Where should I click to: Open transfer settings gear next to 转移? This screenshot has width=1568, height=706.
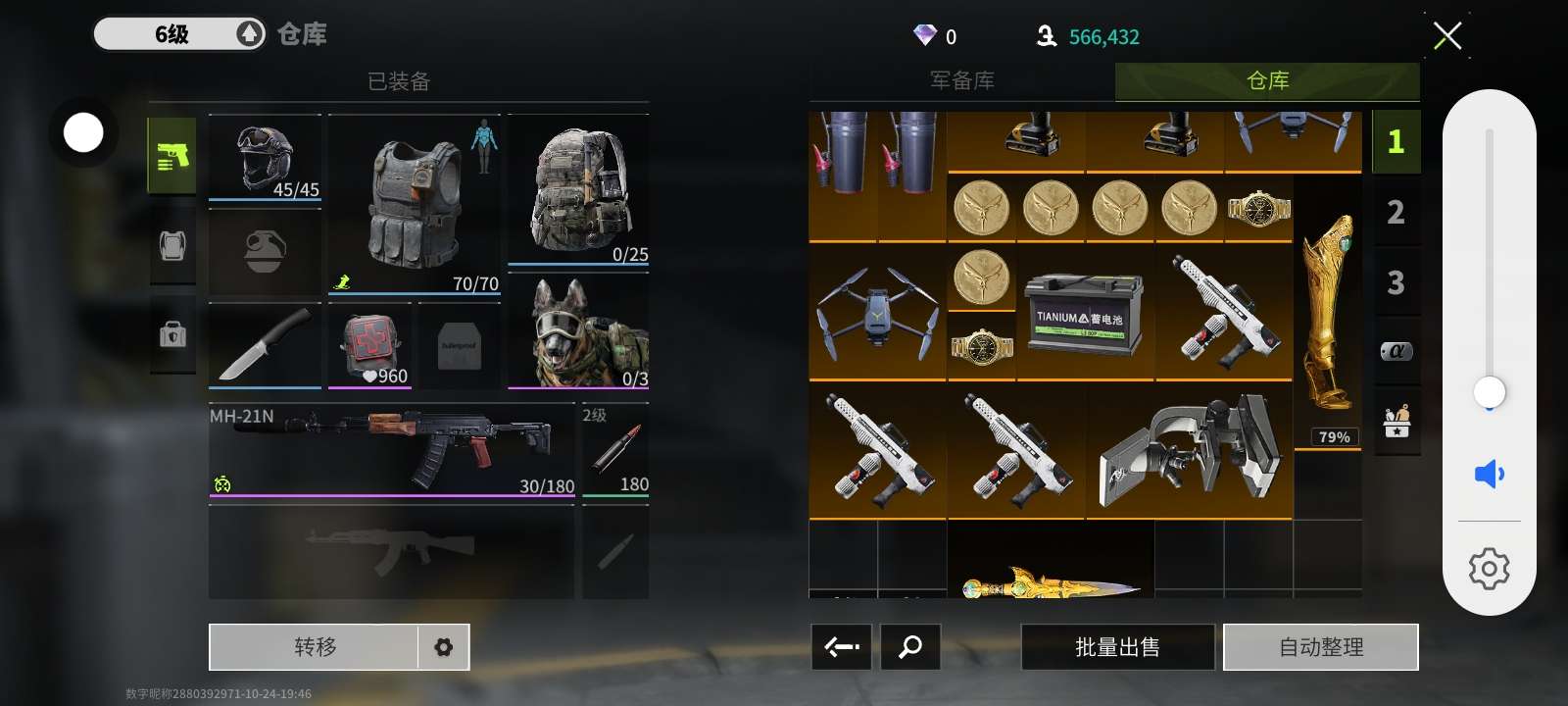(444, 647)
